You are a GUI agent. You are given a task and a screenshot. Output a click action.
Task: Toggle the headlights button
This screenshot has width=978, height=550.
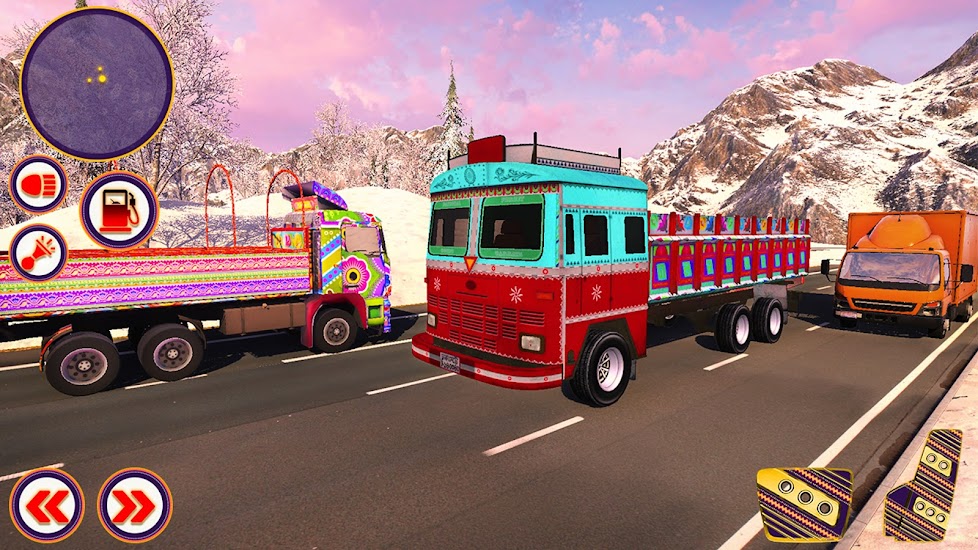point(38,184)
